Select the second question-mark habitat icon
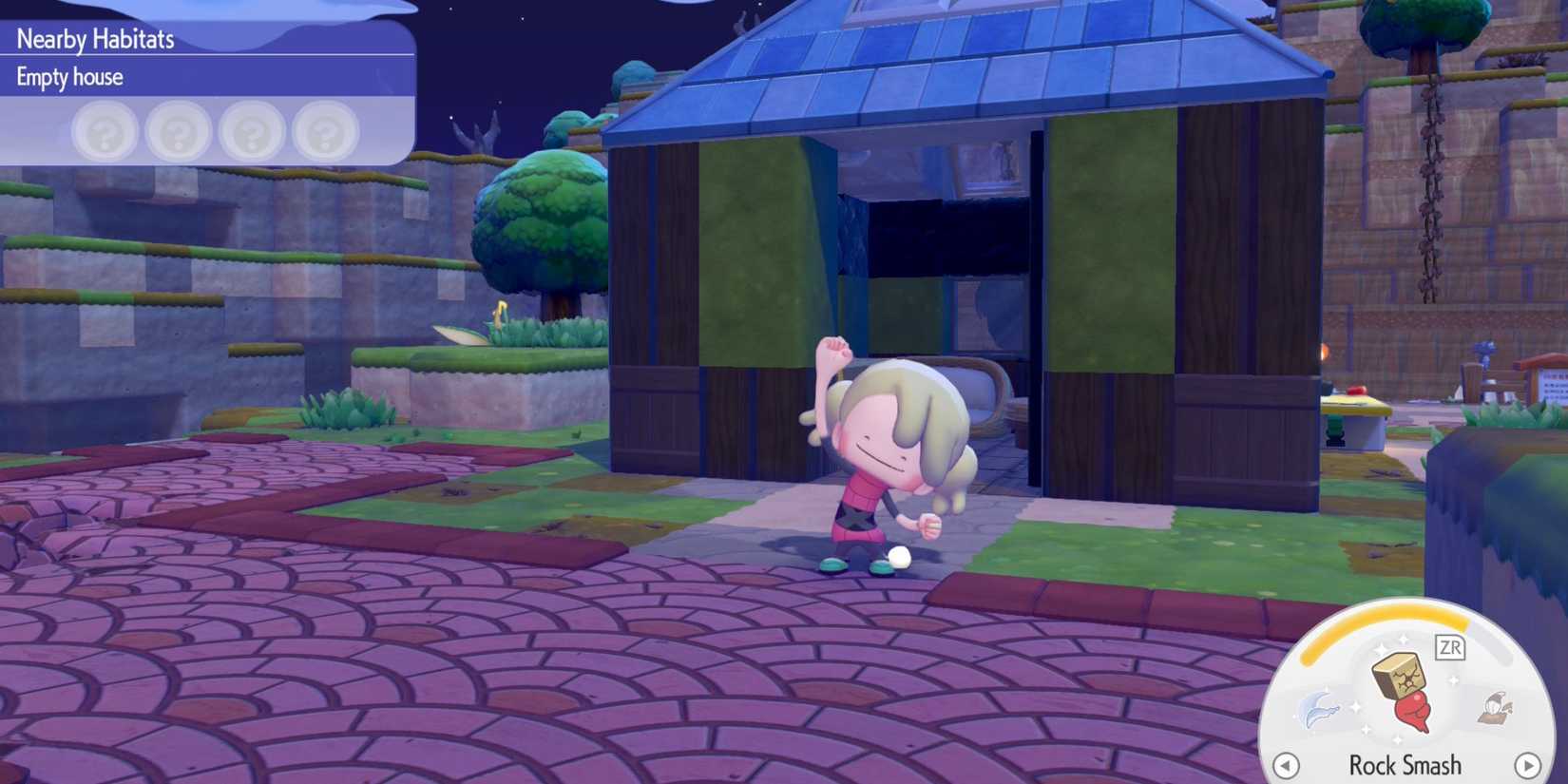 [x=179, y=132]
